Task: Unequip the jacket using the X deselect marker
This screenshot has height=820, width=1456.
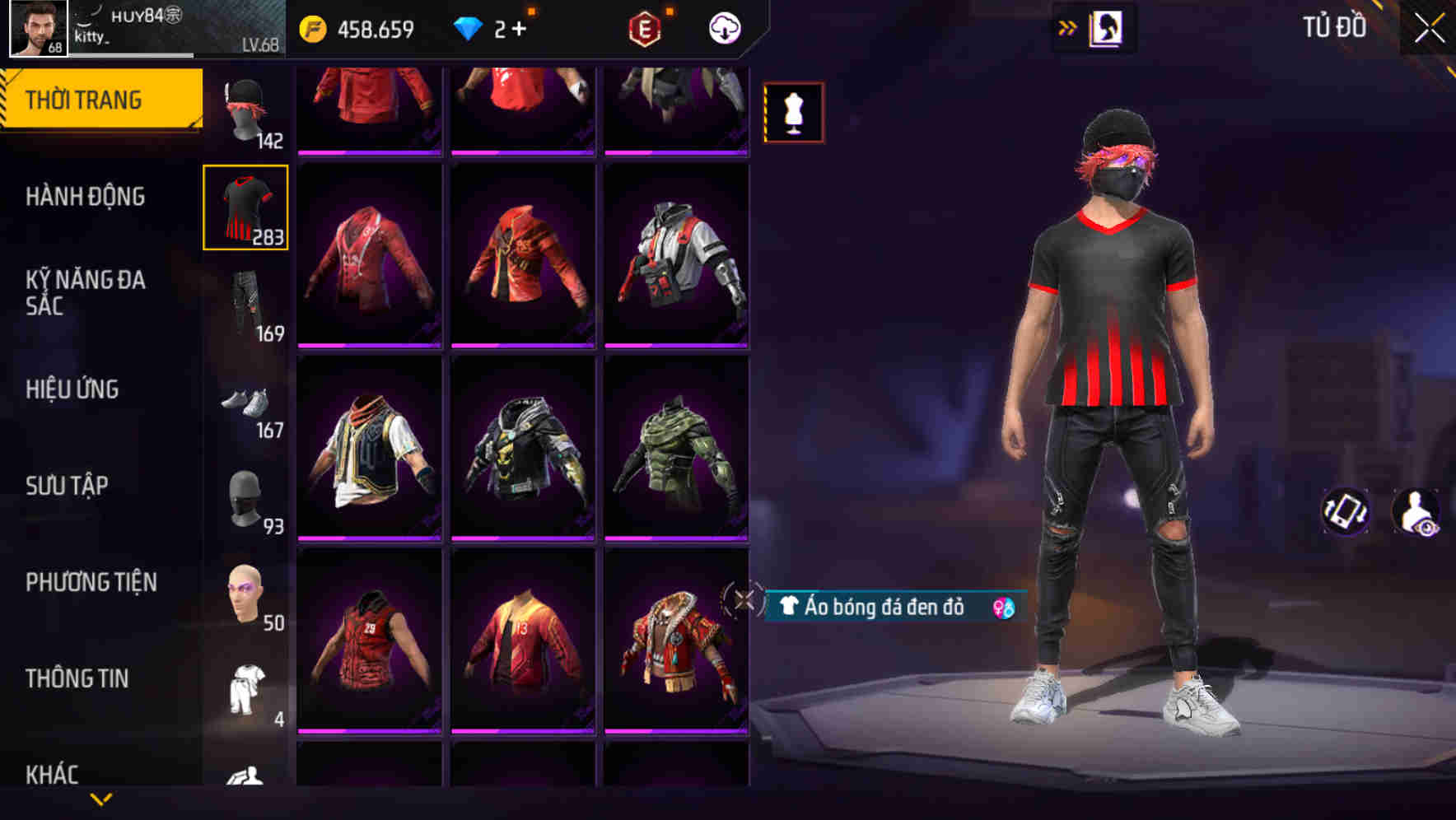Action: (745, 601)
